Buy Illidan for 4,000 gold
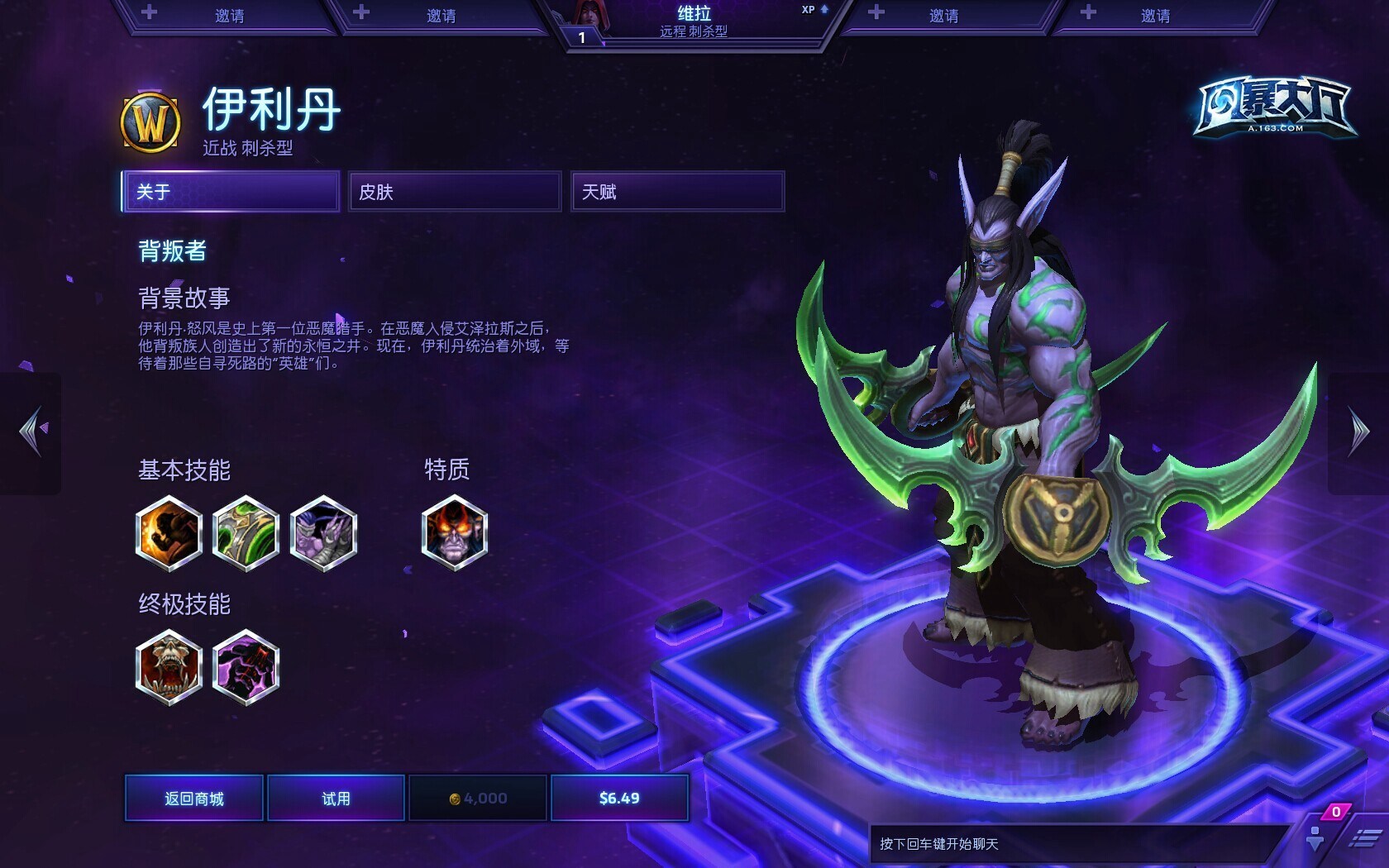This screenshot has height=868, width=1389. click(478, 798)
